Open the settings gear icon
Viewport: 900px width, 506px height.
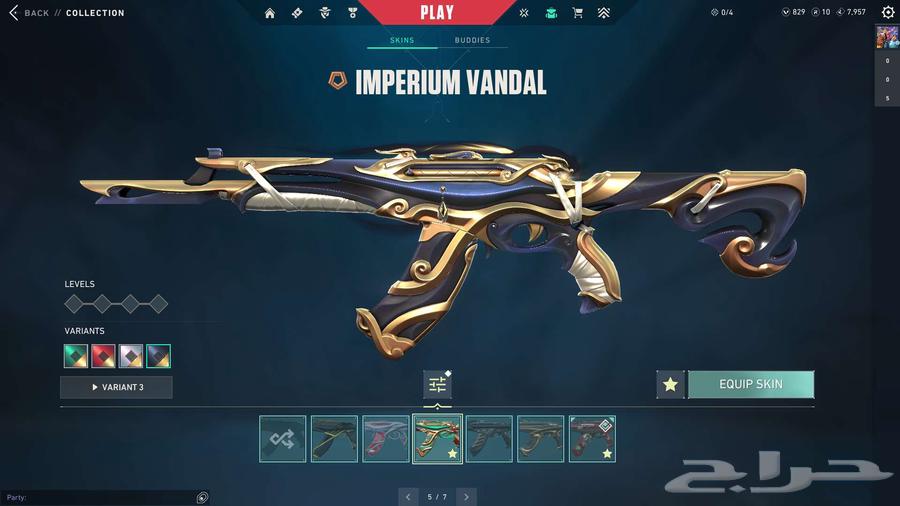pyautogui.click(x=888, y=13)
